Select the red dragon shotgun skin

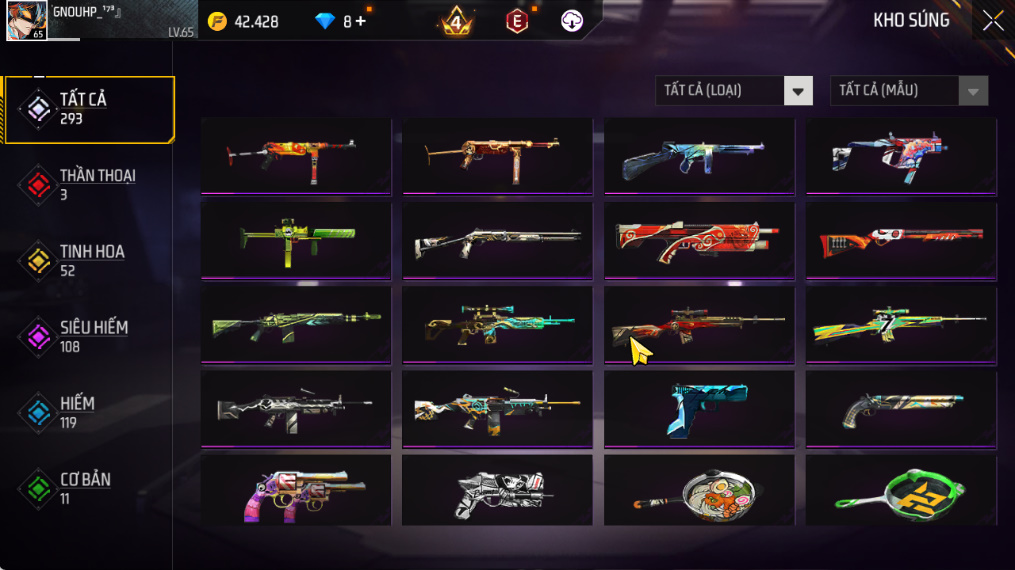click(x=699, y=239)
